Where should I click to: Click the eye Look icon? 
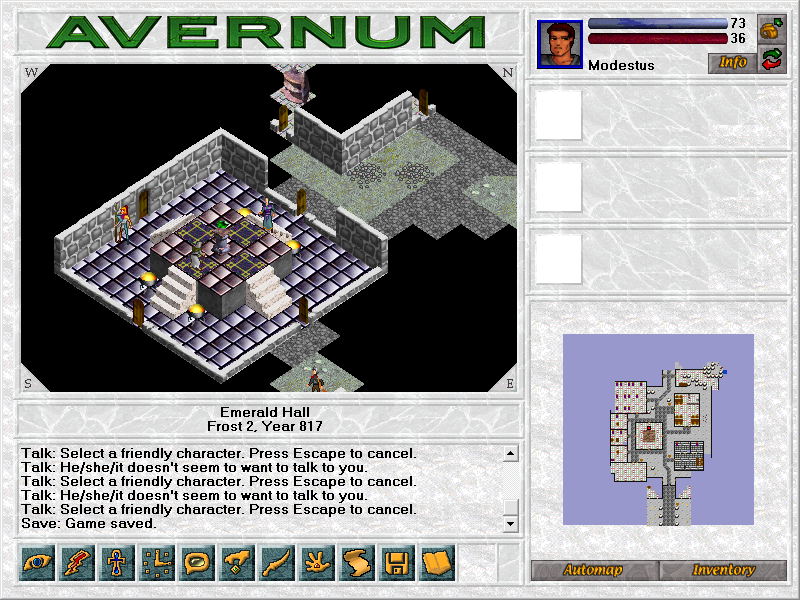(37, 563)
